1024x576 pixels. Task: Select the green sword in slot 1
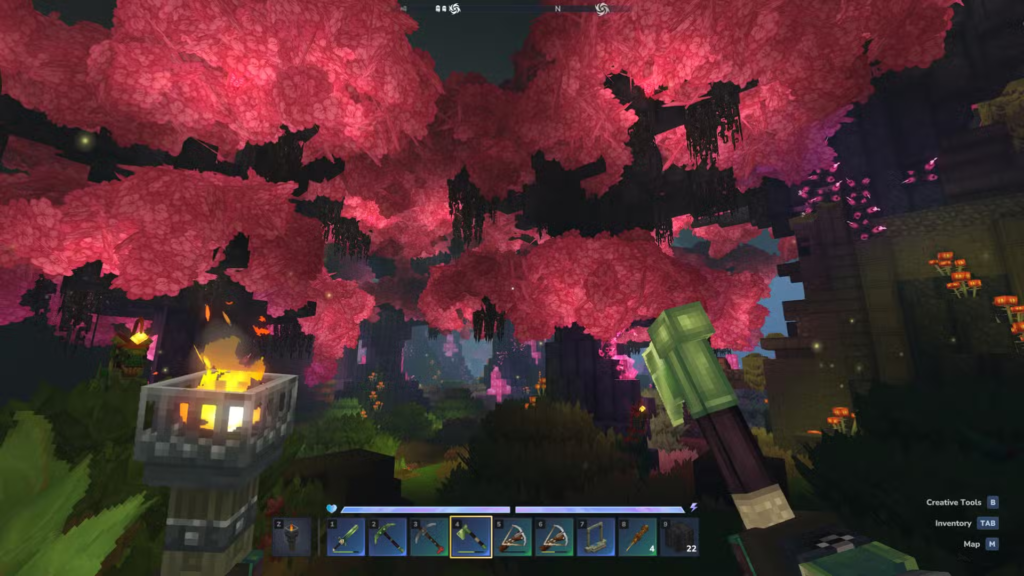click(x=345, y=537)
